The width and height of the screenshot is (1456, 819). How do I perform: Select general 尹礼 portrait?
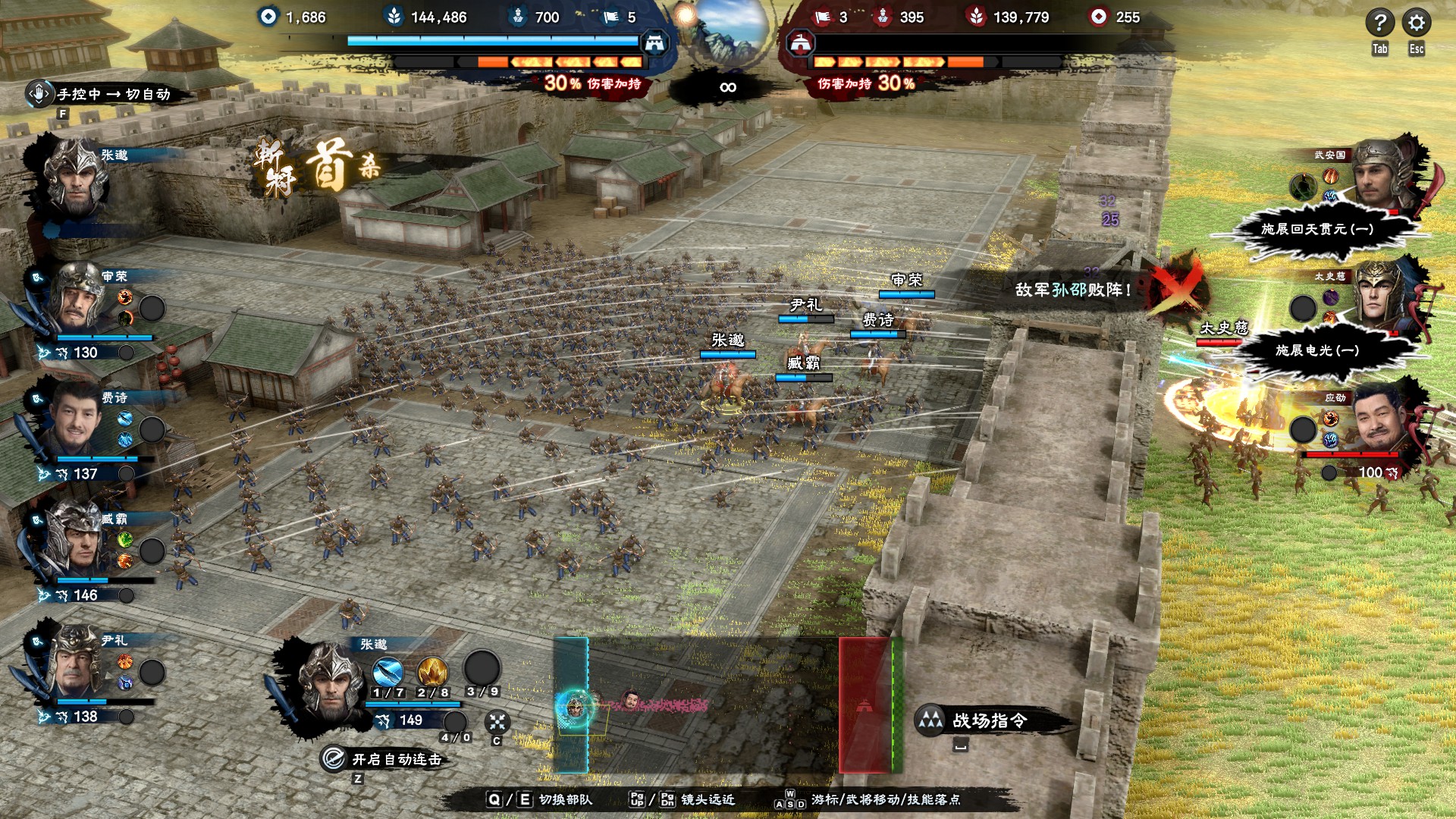76,664
